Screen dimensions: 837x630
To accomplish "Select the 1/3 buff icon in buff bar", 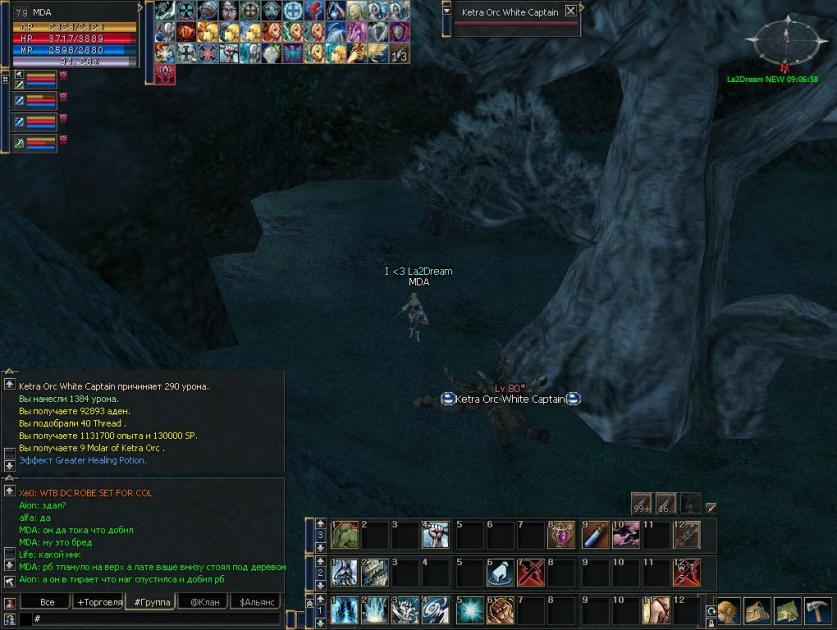I will pos(399,53).
